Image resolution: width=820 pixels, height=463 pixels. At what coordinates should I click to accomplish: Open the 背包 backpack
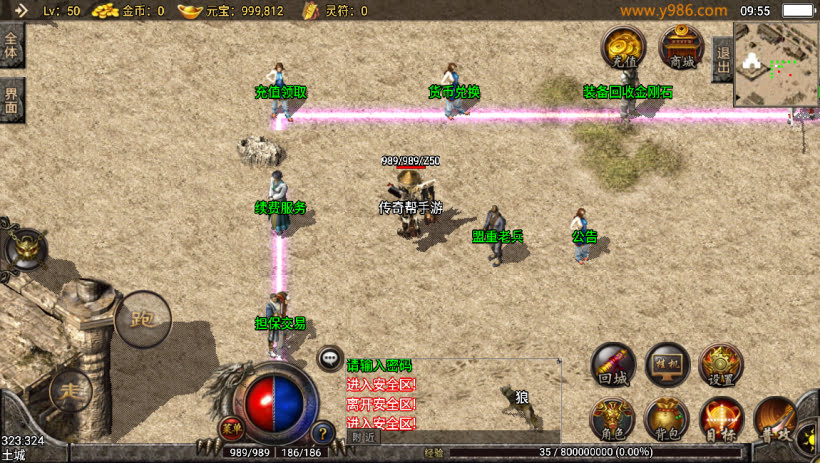[666, 420]
